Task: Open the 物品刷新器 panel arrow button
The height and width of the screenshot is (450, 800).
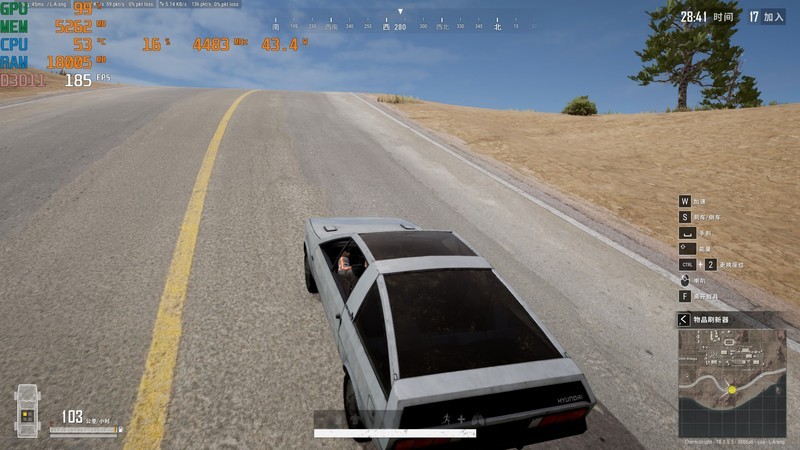Action: pyautogui.click(x=684, y=319)
